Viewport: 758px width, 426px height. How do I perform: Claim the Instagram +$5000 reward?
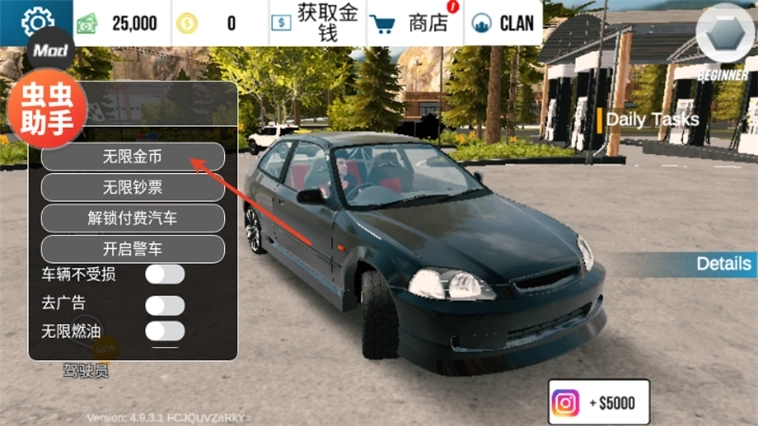coord(599,402)
